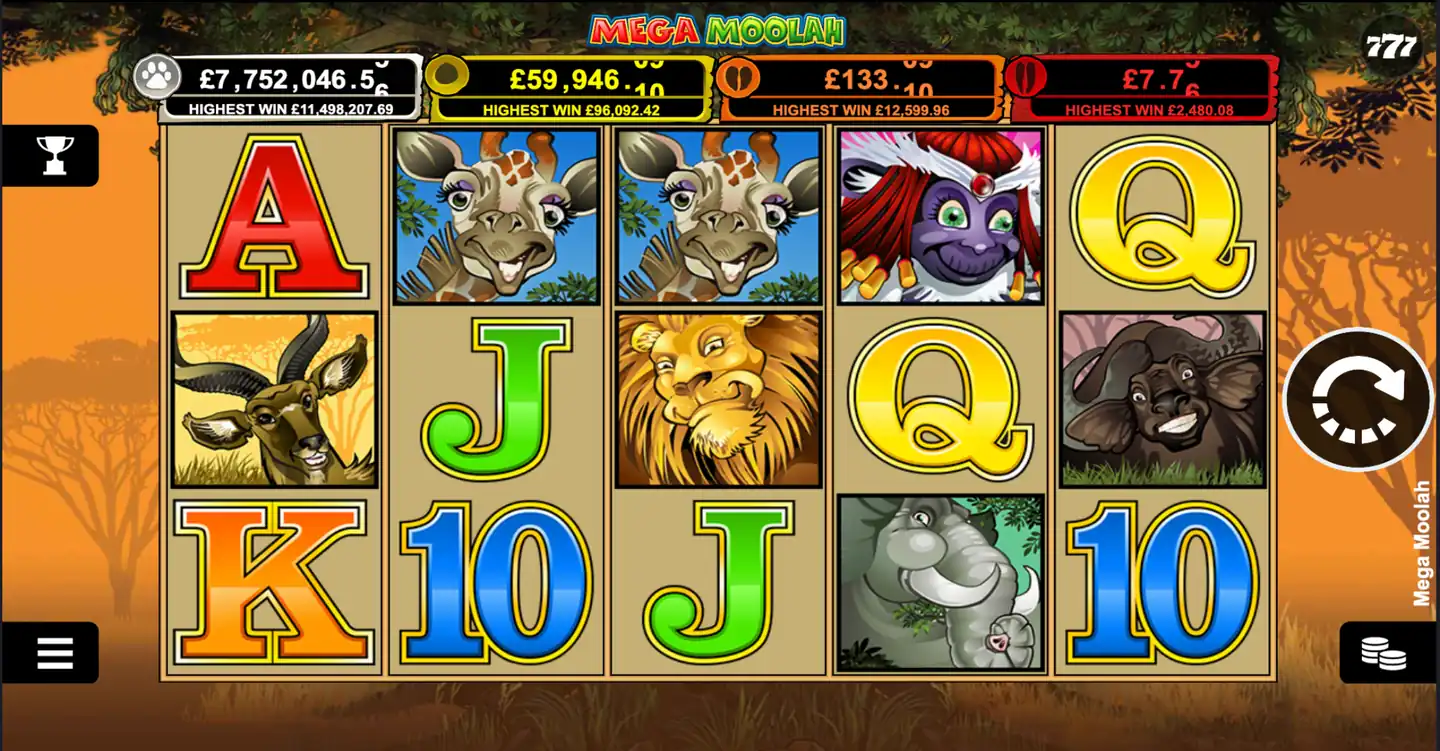Click the buffalo symbol on reel five
The height and width of the screenshot is (751, 1440).
coord(1161,398)
